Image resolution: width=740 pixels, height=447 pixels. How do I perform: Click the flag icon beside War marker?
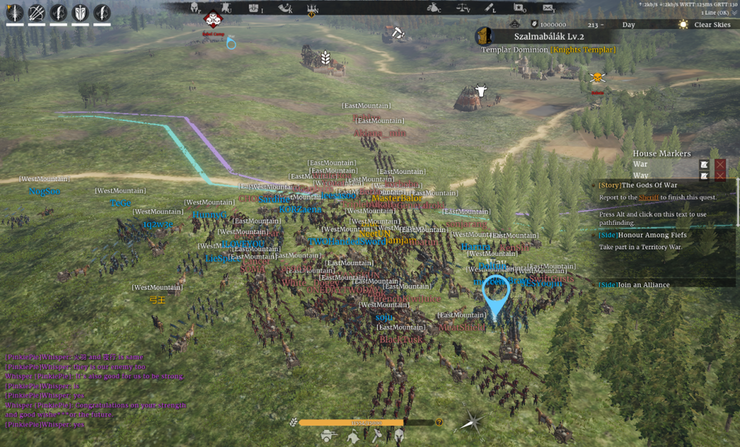705,164
